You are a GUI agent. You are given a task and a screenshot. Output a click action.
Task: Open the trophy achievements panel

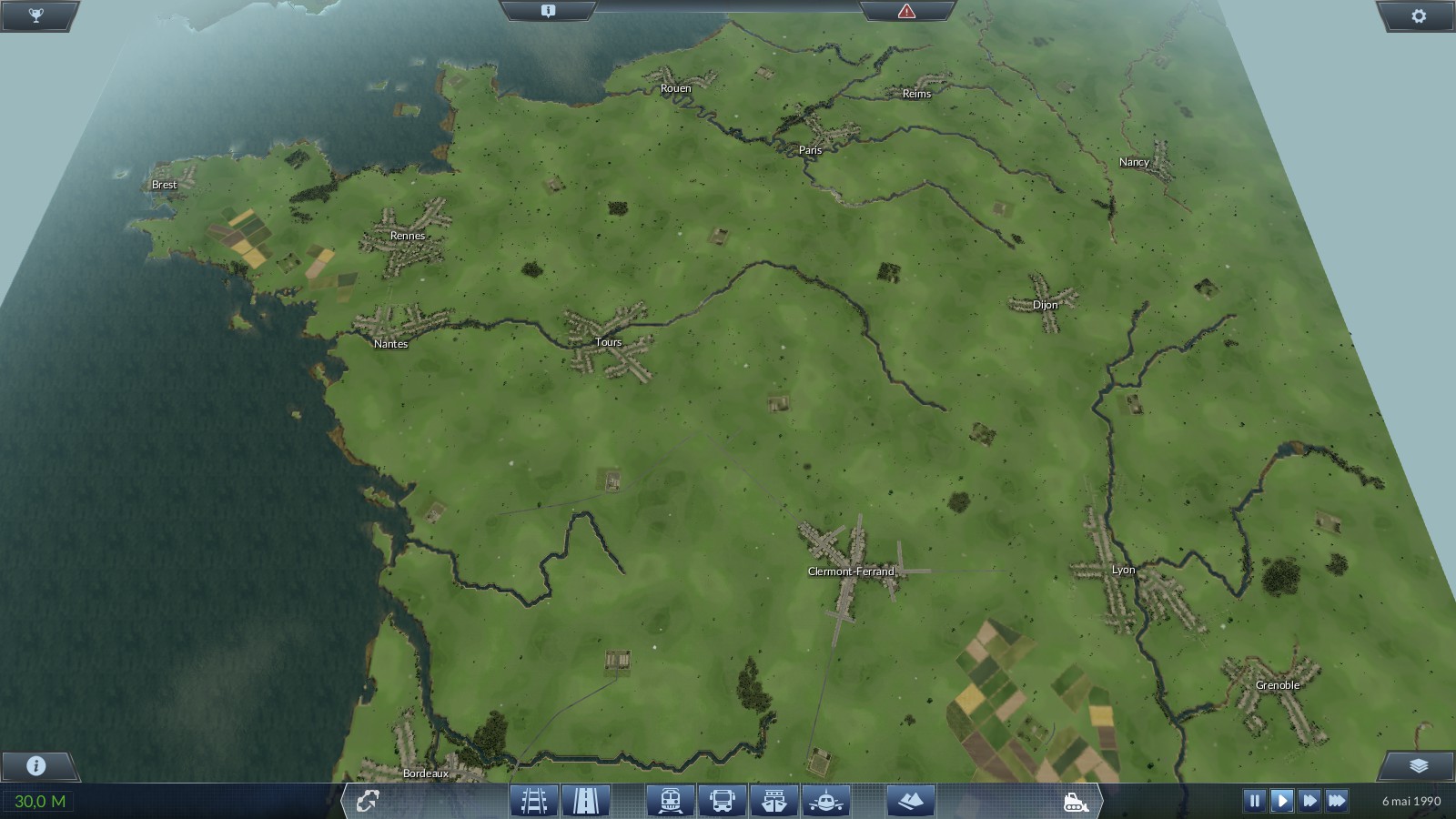[36, 15]
